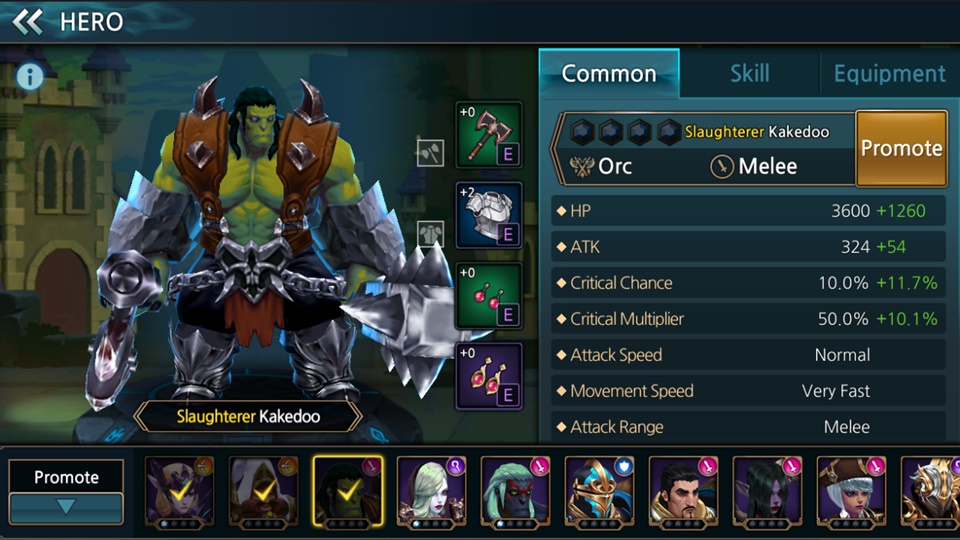Open the Equipment tab
The height and width of the screenshot is (540, 960).
click(889, 73)
